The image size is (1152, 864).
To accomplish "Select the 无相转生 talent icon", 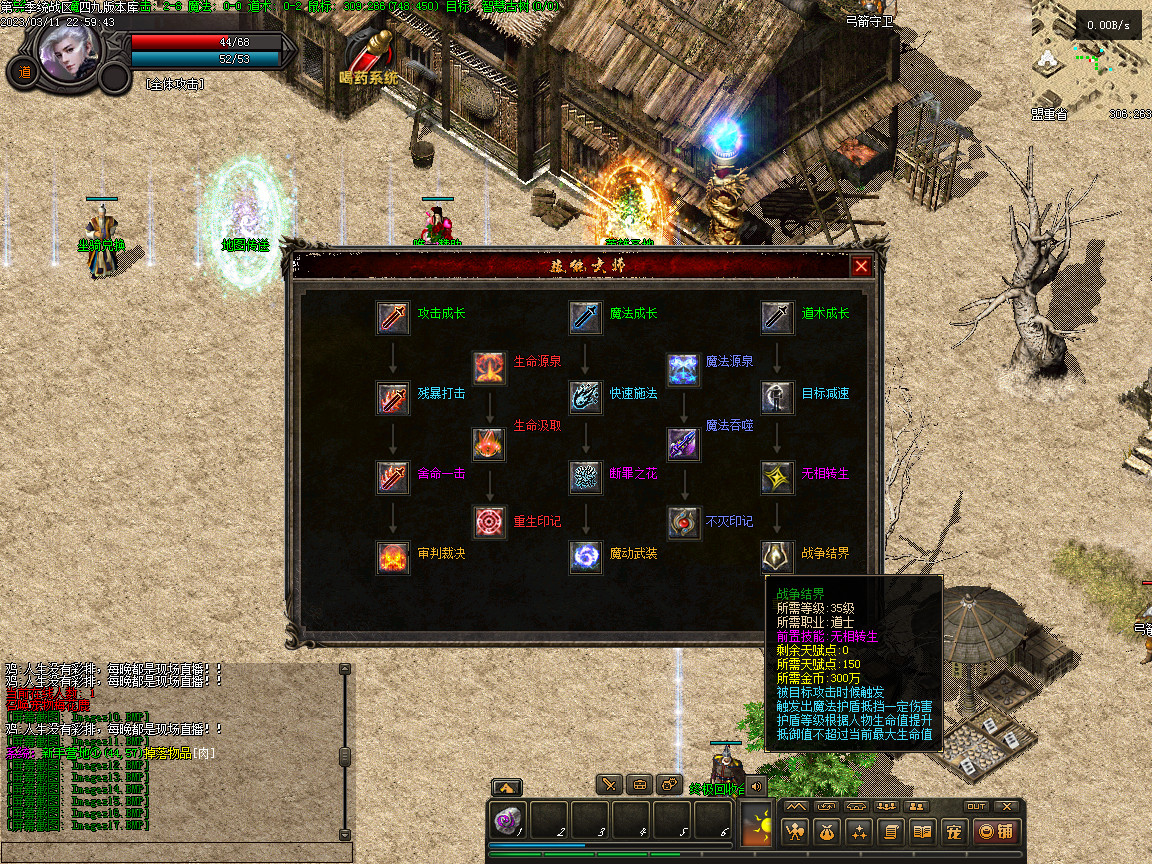I will 777,477.
